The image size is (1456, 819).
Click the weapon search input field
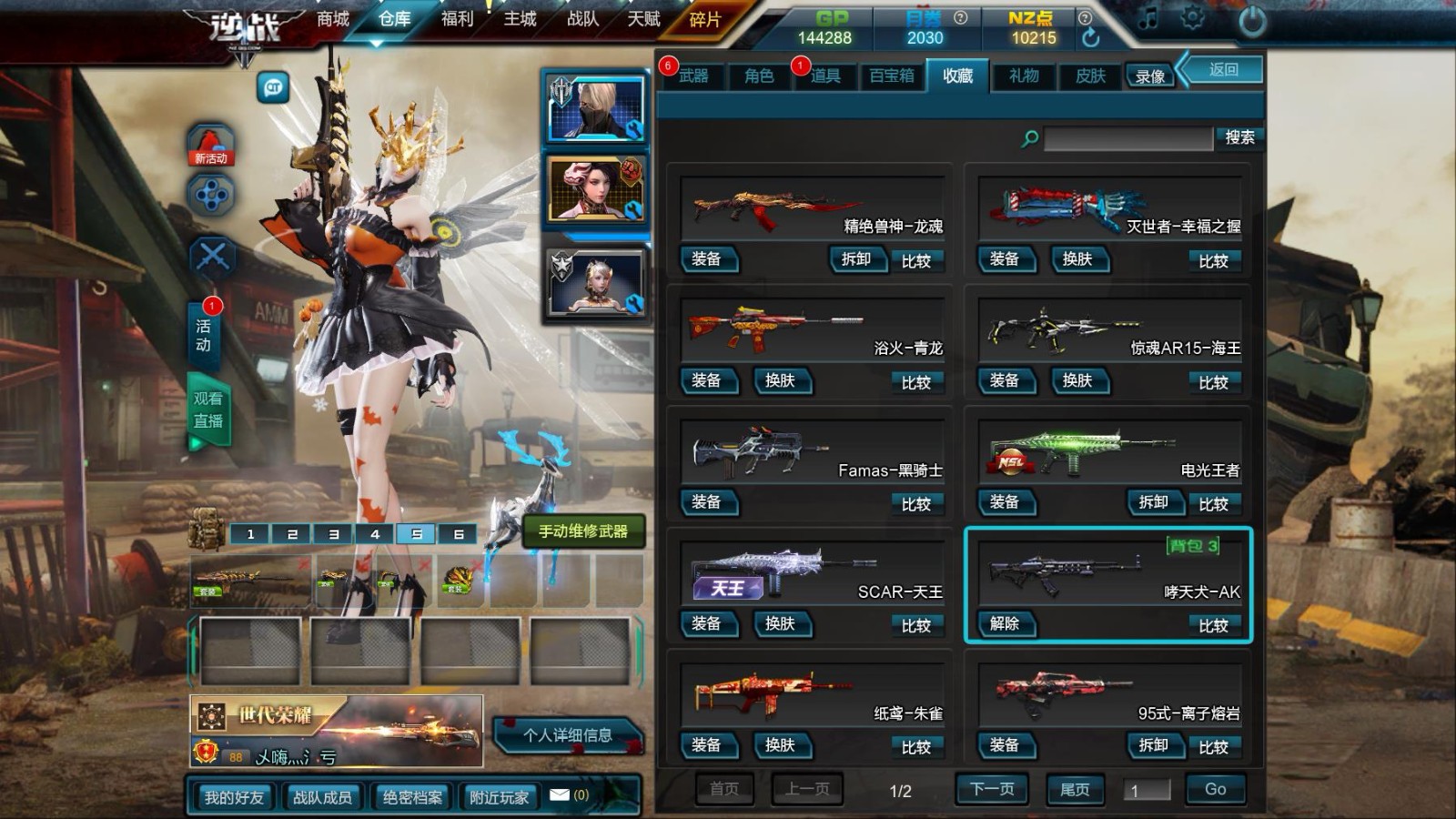coord(1127,138)
